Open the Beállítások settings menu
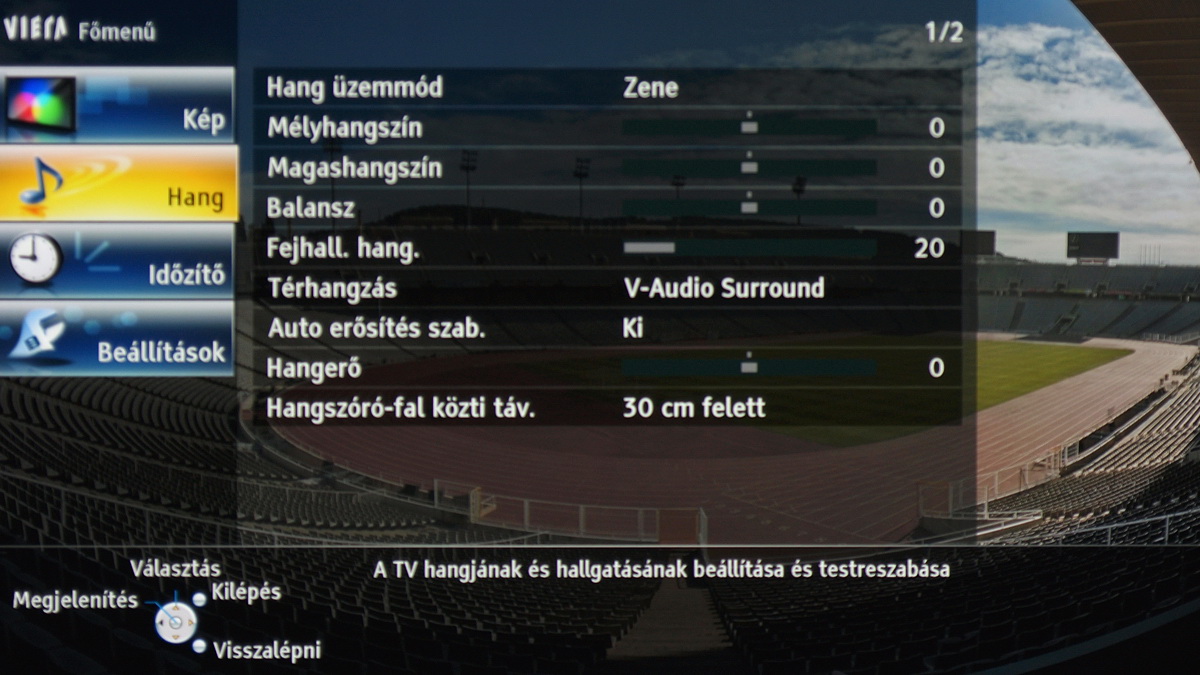This screenshot has width=1200, height=675. [118, 338]
